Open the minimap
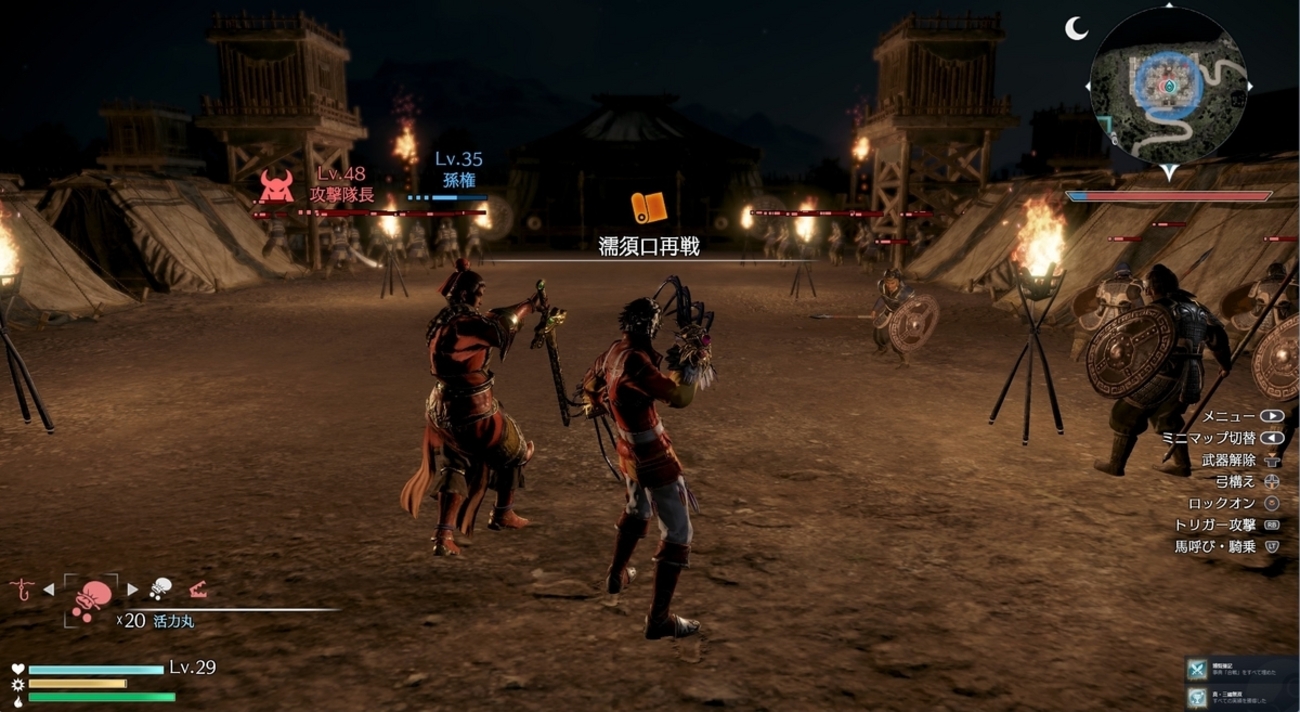Viewport: 1300px width, 712px height. (x=1168, y=88)
